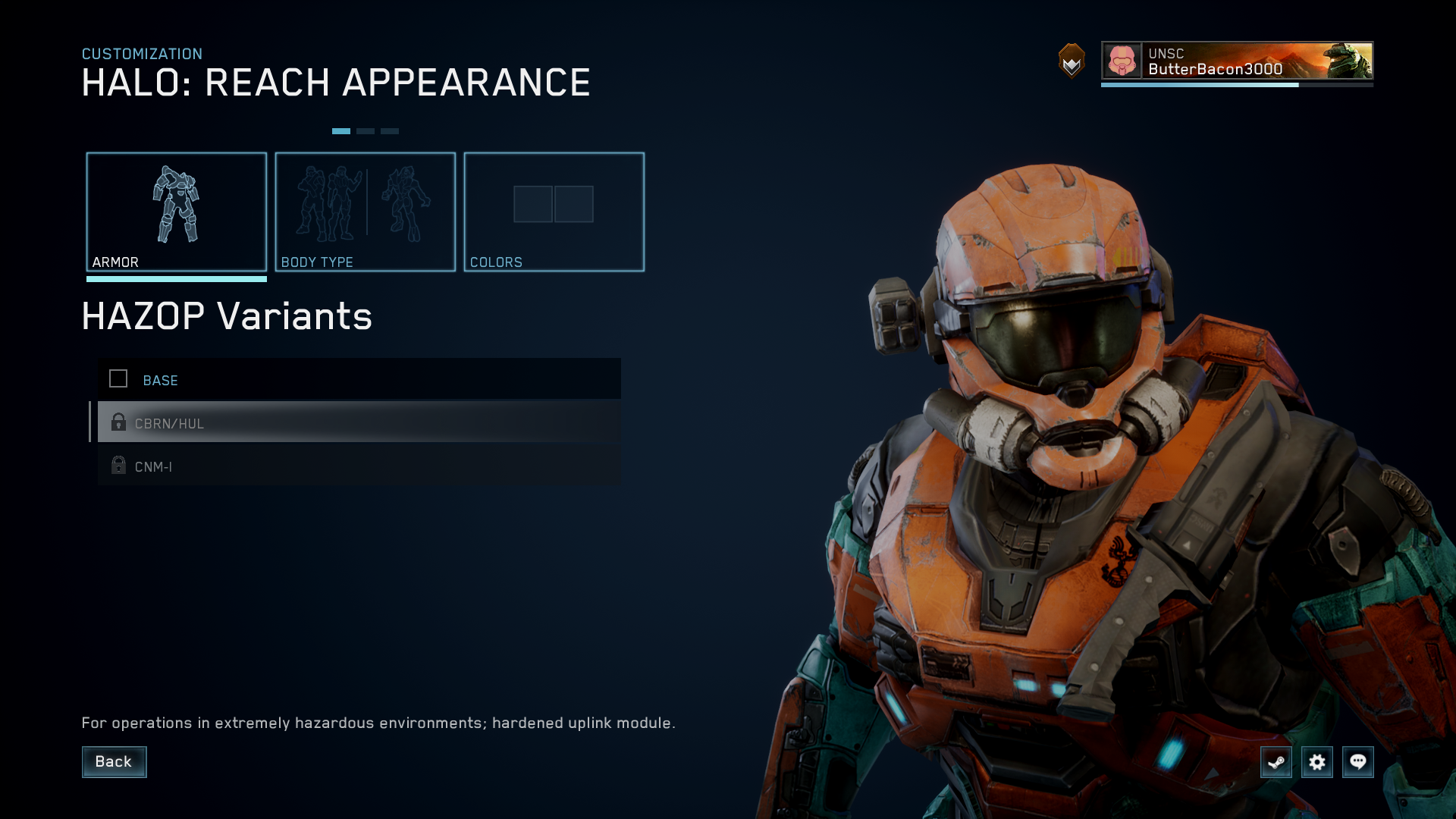The image size is (1456, 819).
Task: Click the lock icon on CBRN/HUL variant
Action: coord(118,422)
